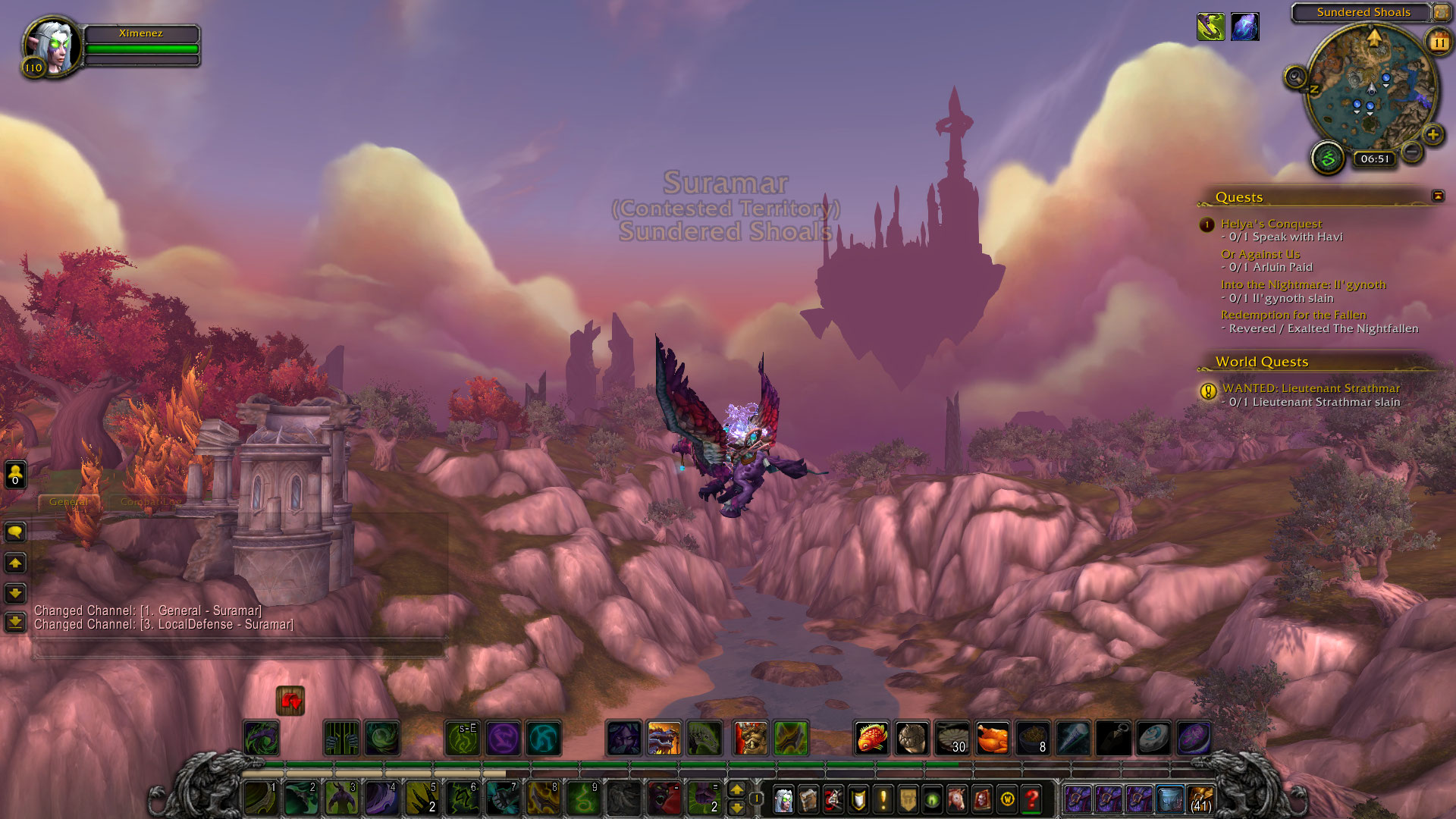Open the chat speech bubble menu
Viewport: 1456px width, 819px height.
coord(15,532)
